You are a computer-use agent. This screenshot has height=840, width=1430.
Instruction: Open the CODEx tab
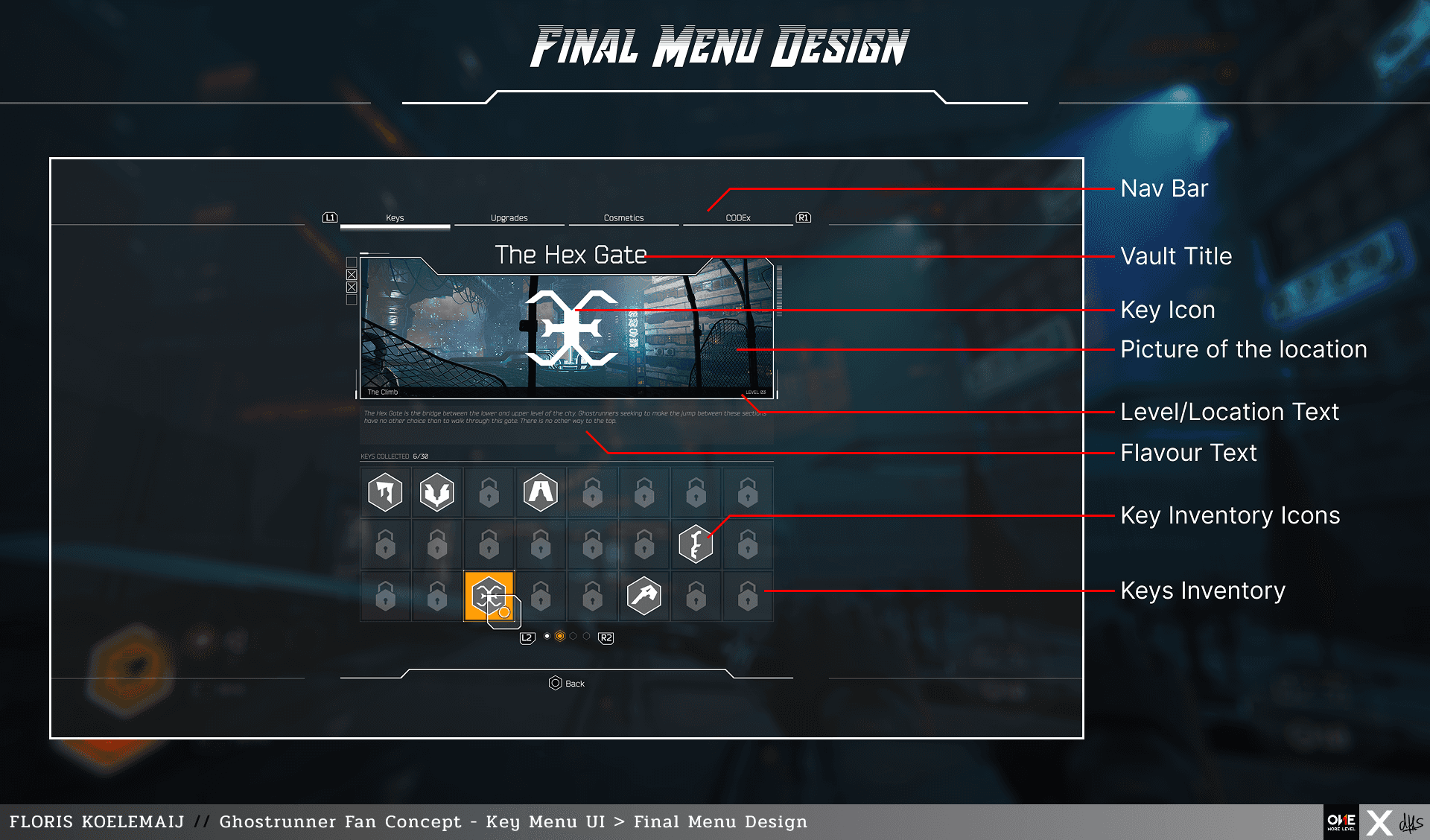coord(738,217)
